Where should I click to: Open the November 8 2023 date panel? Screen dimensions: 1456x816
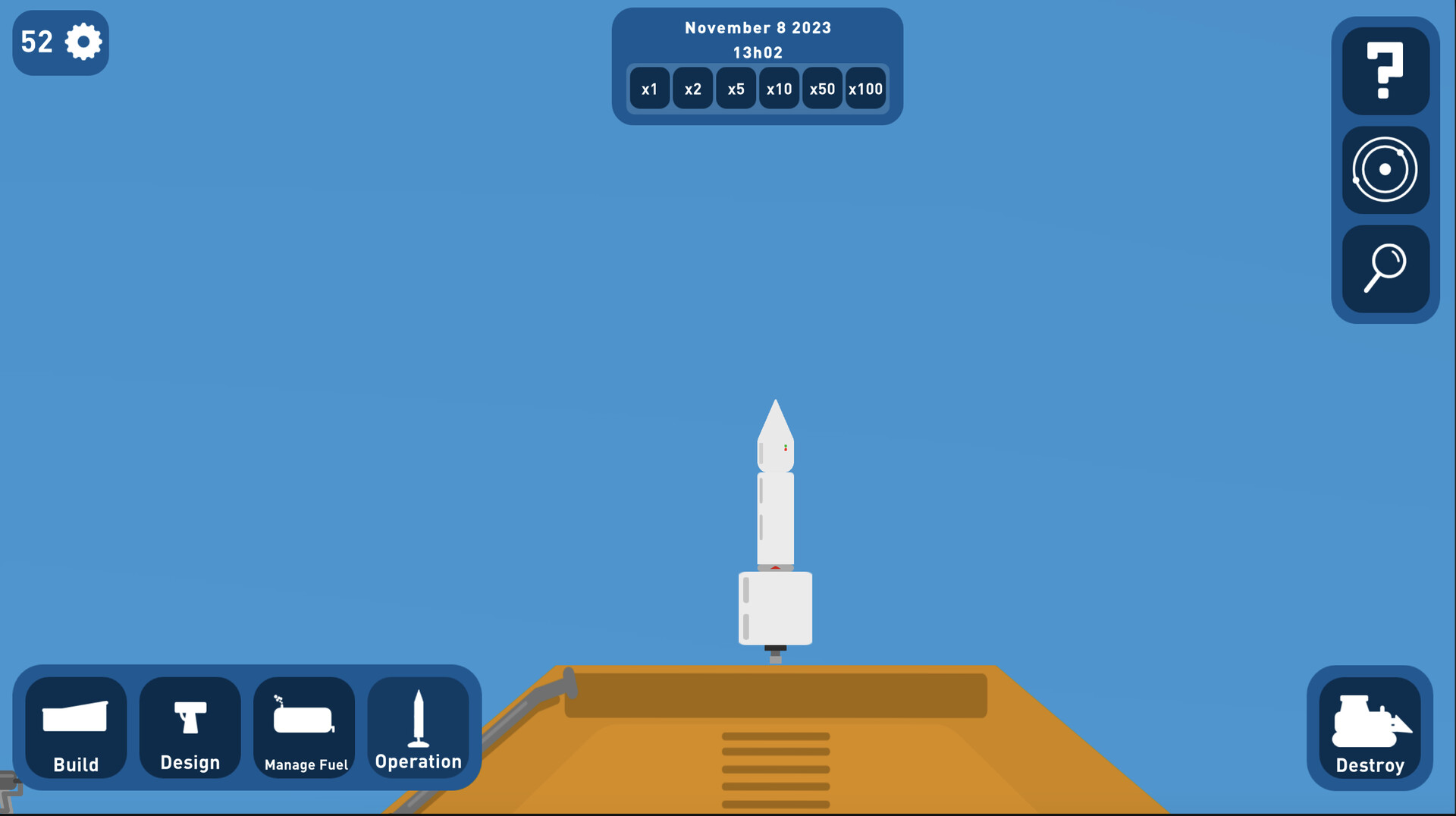pos(758,27)
